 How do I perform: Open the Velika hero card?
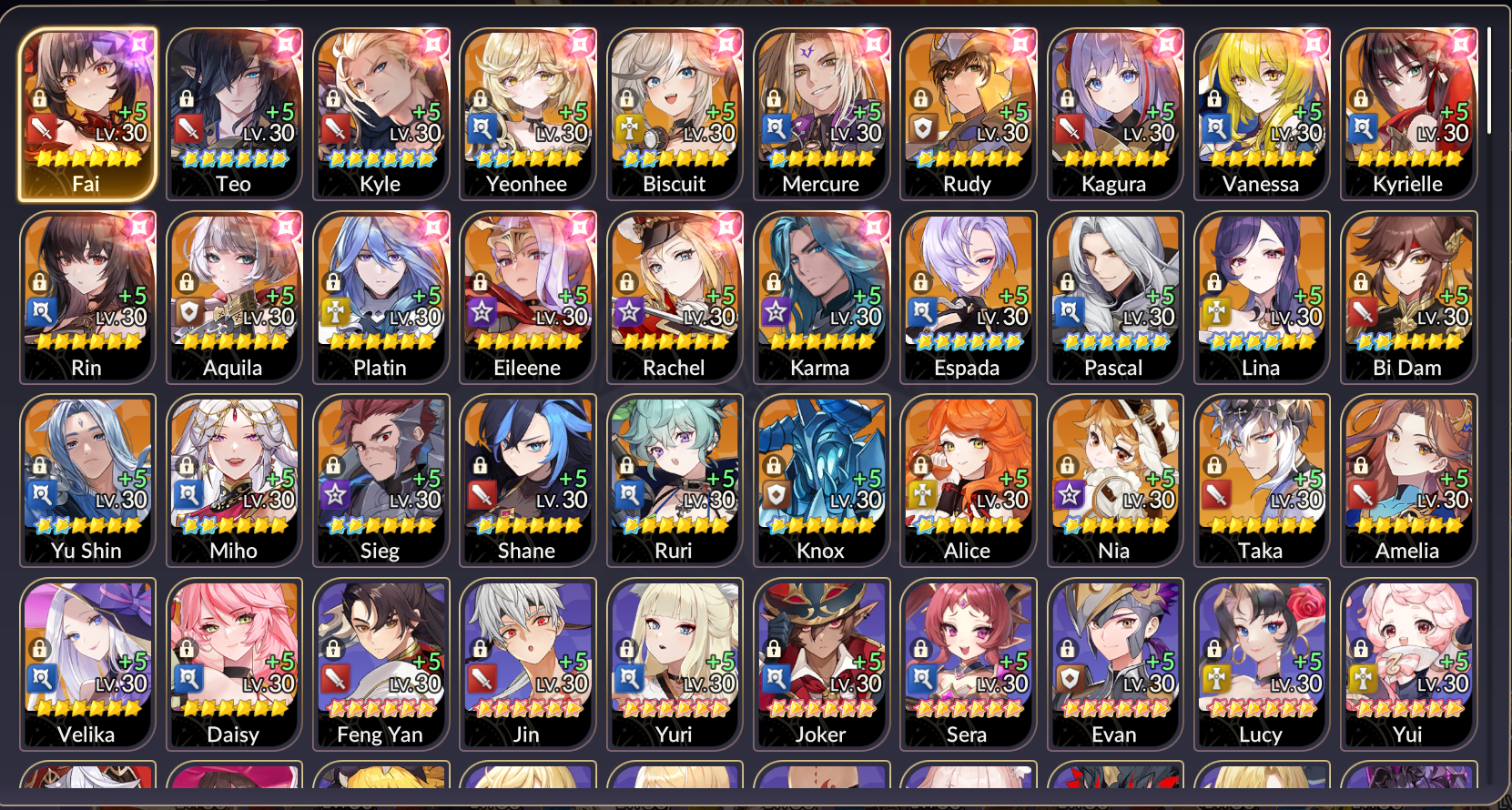[86, 663]
